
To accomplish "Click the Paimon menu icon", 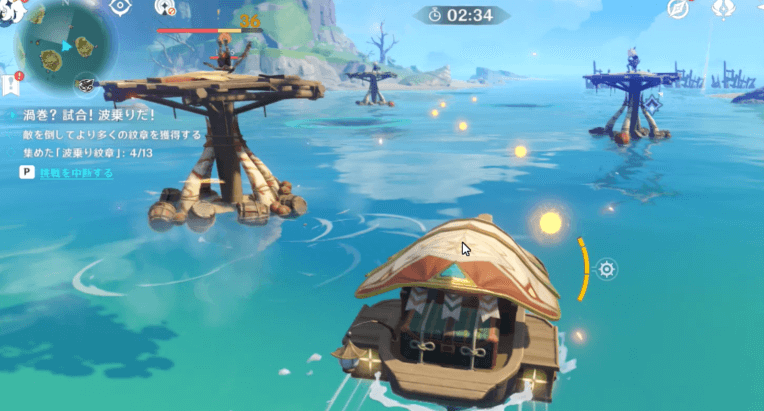I will click(12, 12).
